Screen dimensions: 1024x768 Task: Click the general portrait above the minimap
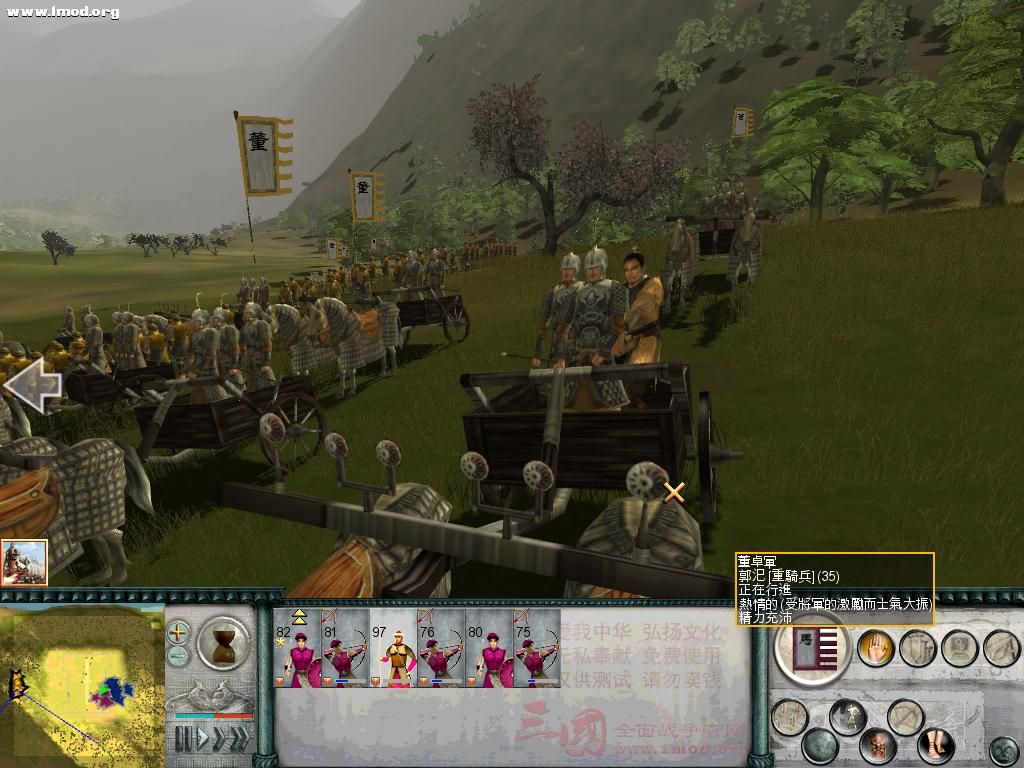coord(25,562)
